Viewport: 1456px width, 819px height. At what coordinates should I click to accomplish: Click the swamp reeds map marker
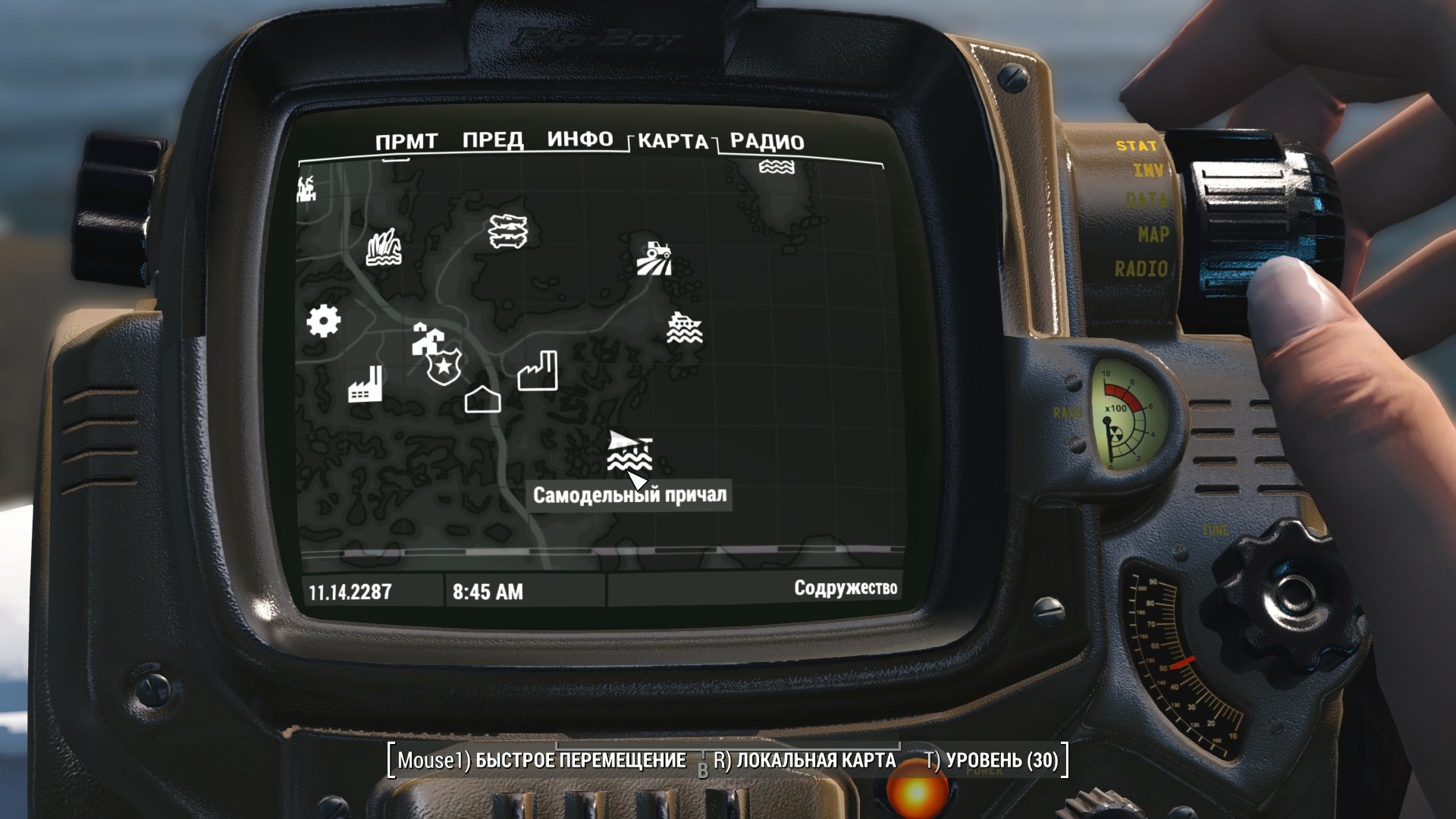(384, 248)
